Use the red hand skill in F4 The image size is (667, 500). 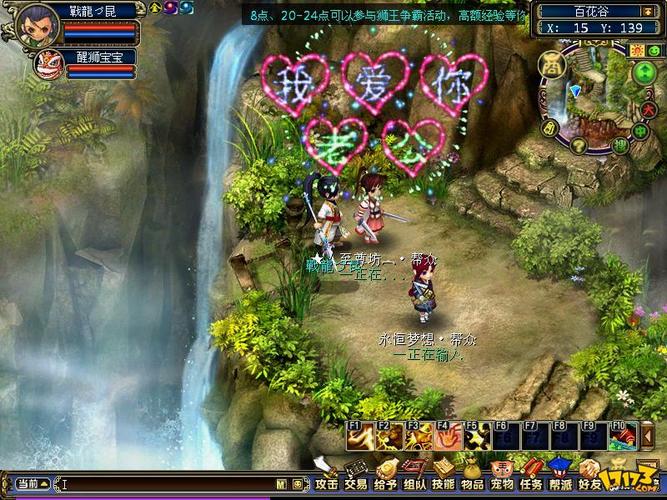(x=446, y=436)
